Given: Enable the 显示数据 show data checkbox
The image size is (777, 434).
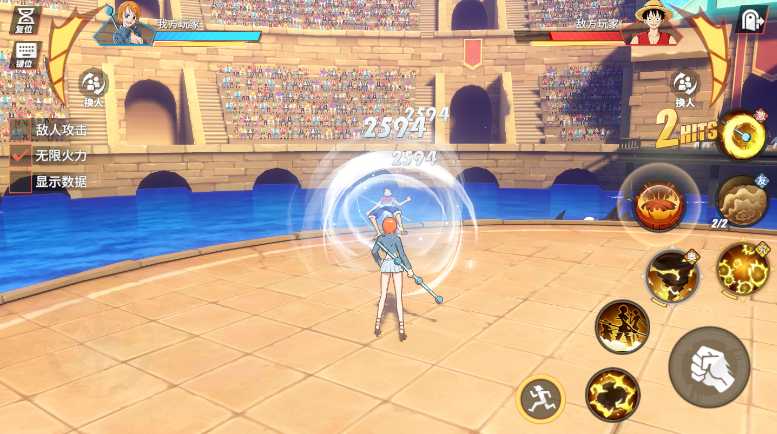Looking at the screenshot, I should point(21,181).
